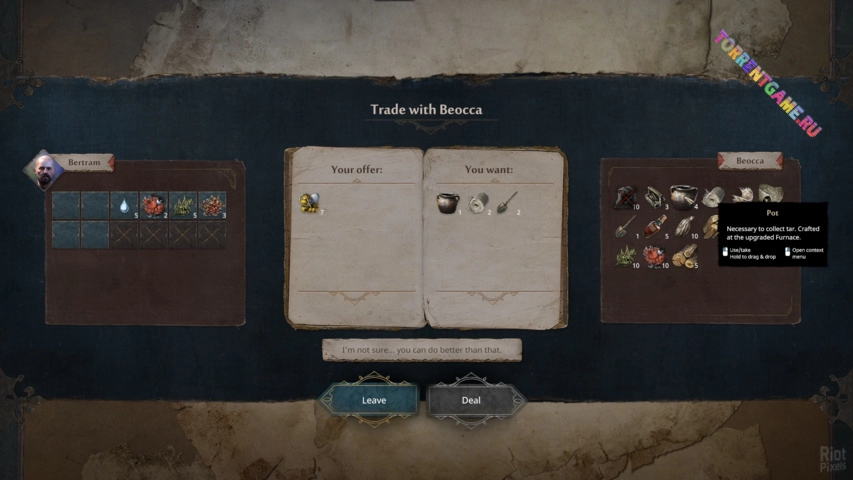Pick the red bottle from Beocca's goods

click(x=656, y=227)
